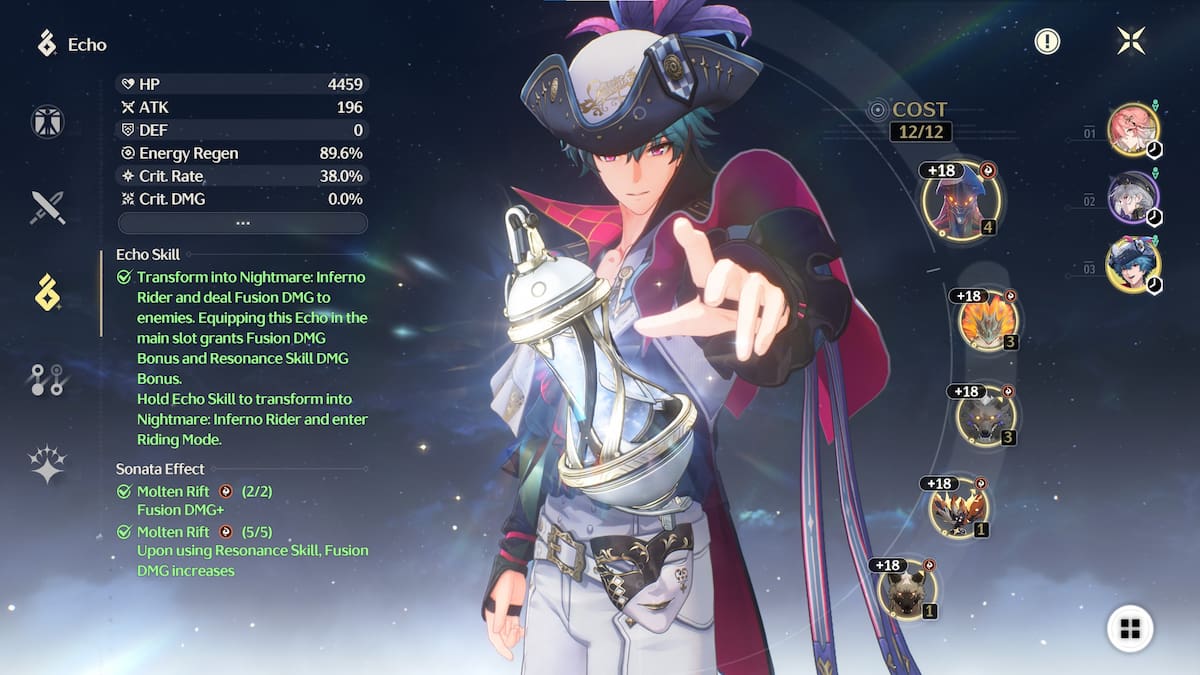This screenshot has width=1200, height=675.
Task: Open the crossed swords weapon tab
Action: pos(47,207)
